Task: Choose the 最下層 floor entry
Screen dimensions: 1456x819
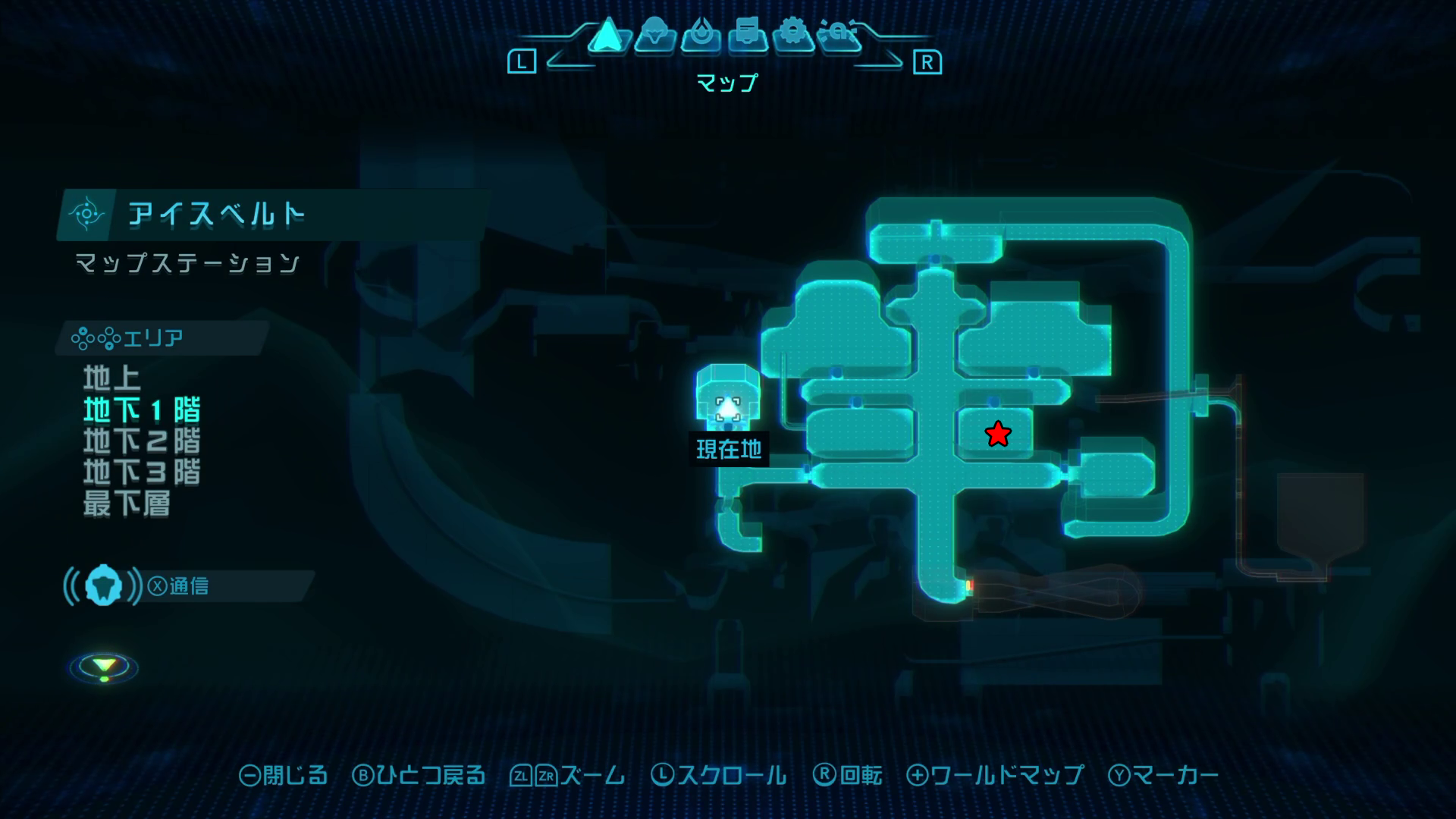Action: (x=127, y=504)
